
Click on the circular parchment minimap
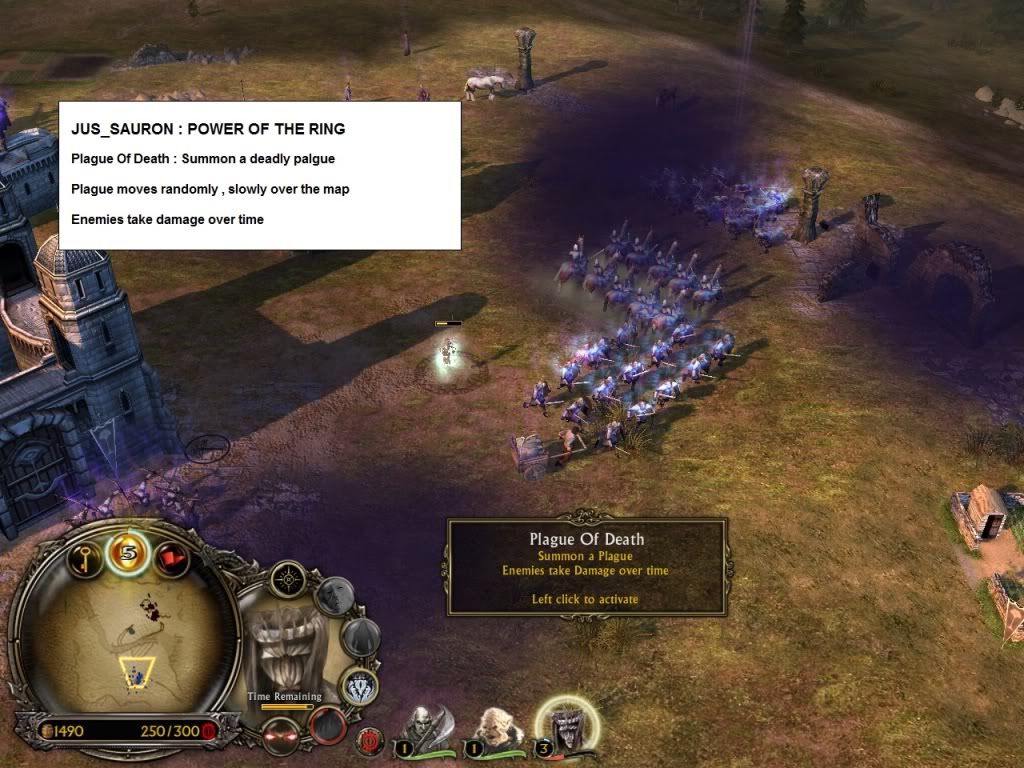pos(123,640)
